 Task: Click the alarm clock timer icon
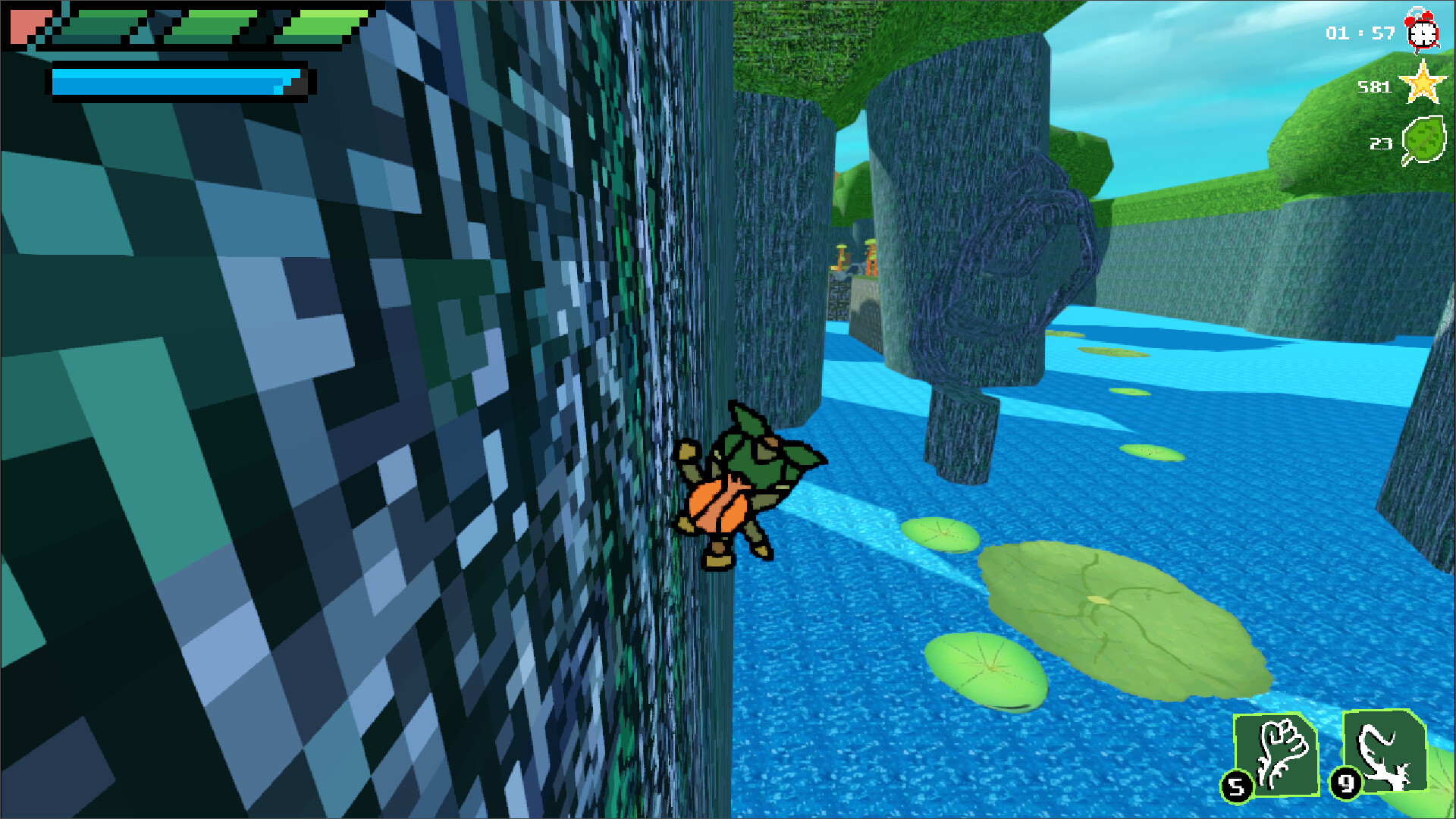[1422, 32]
